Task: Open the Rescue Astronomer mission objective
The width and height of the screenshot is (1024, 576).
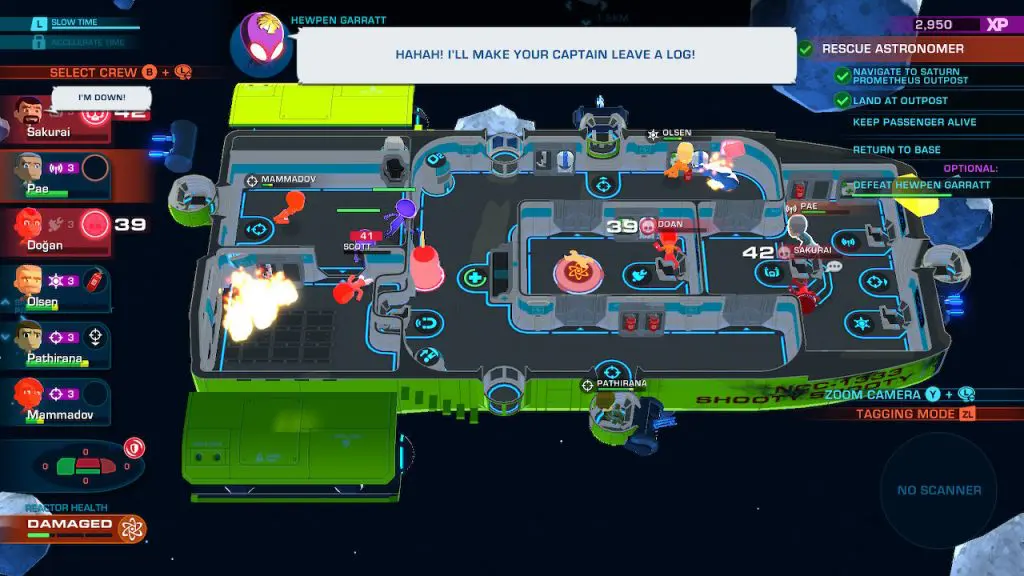Action: coord(880,48)
